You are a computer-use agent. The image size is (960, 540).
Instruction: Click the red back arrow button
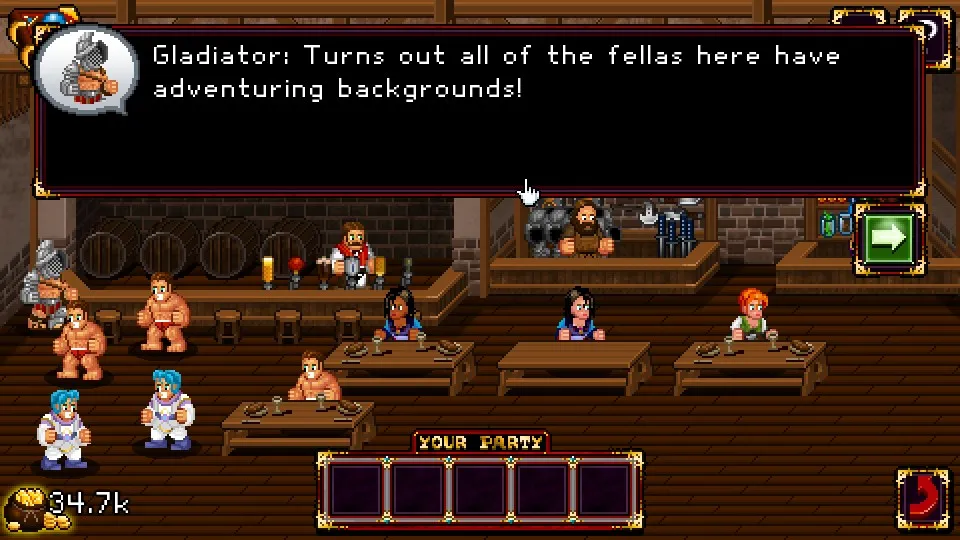coord(922,496)
